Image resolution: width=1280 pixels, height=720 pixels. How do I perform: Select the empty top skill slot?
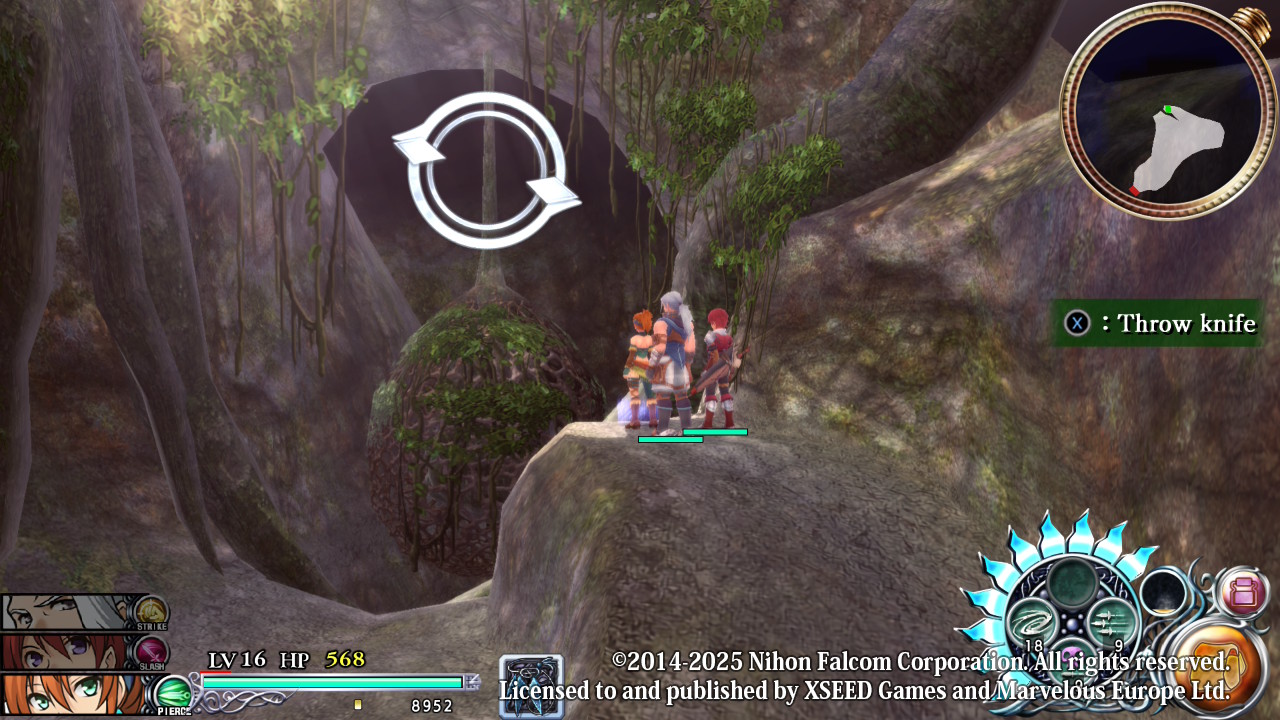click(1072, 582)
